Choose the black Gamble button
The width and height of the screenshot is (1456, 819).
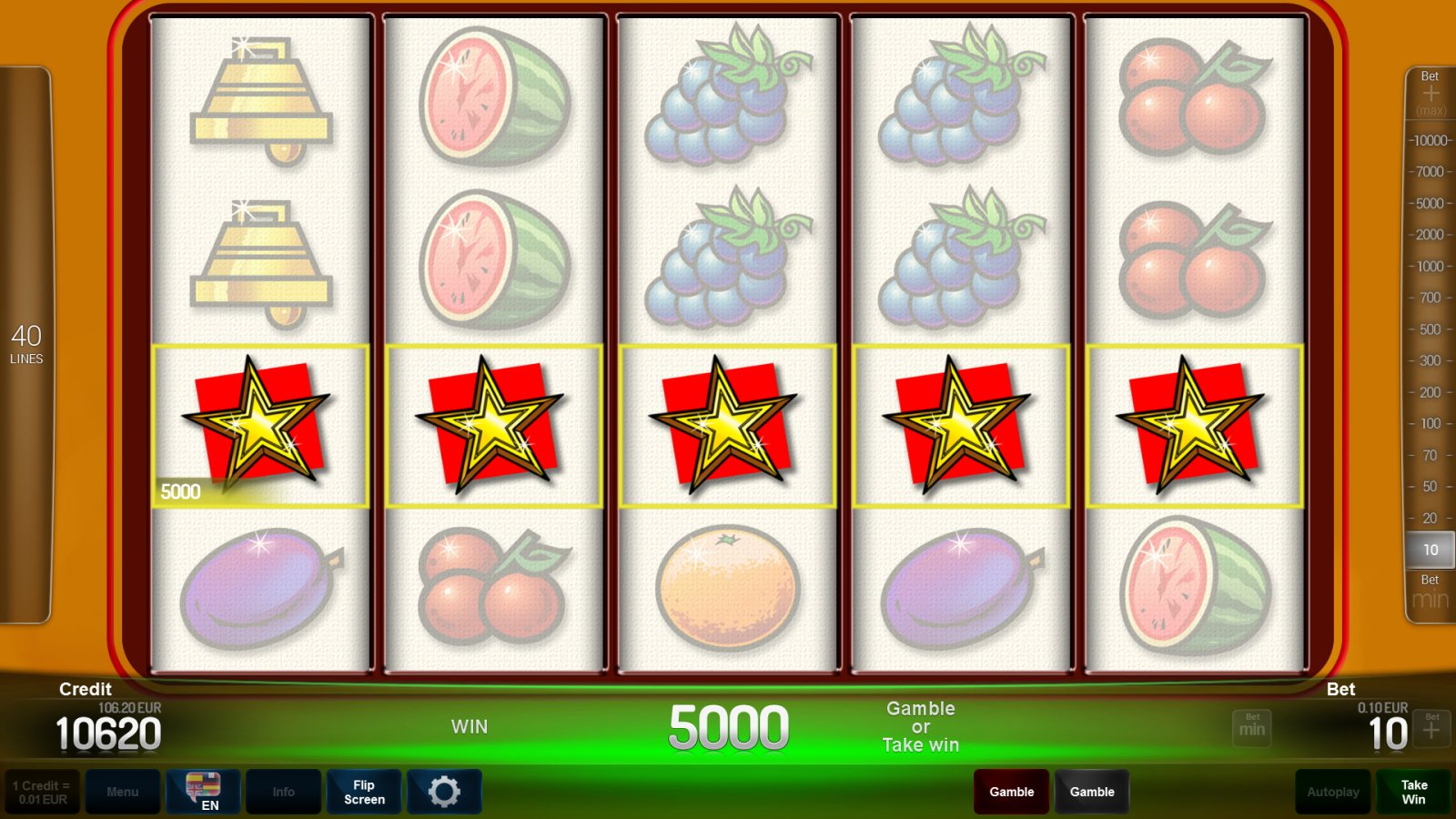click(x=1092, y=792)
